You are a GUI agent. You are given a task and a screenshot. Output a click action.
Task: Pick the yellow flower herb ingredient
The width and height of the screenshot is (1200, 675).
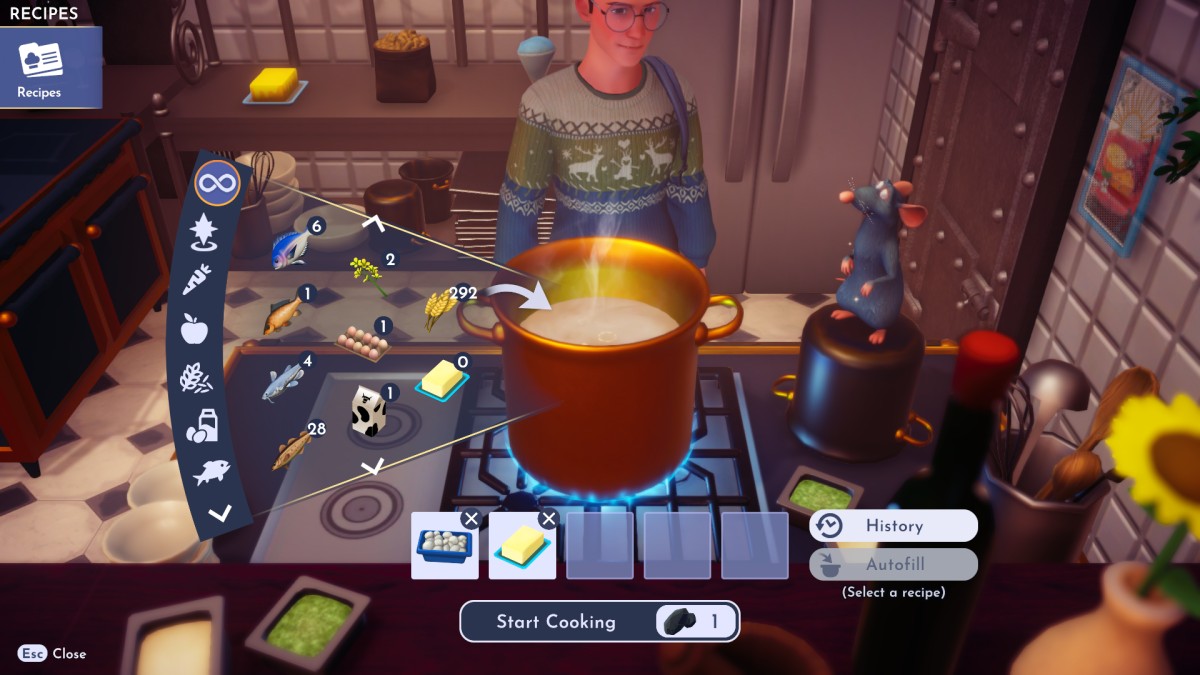coord(367,274)
